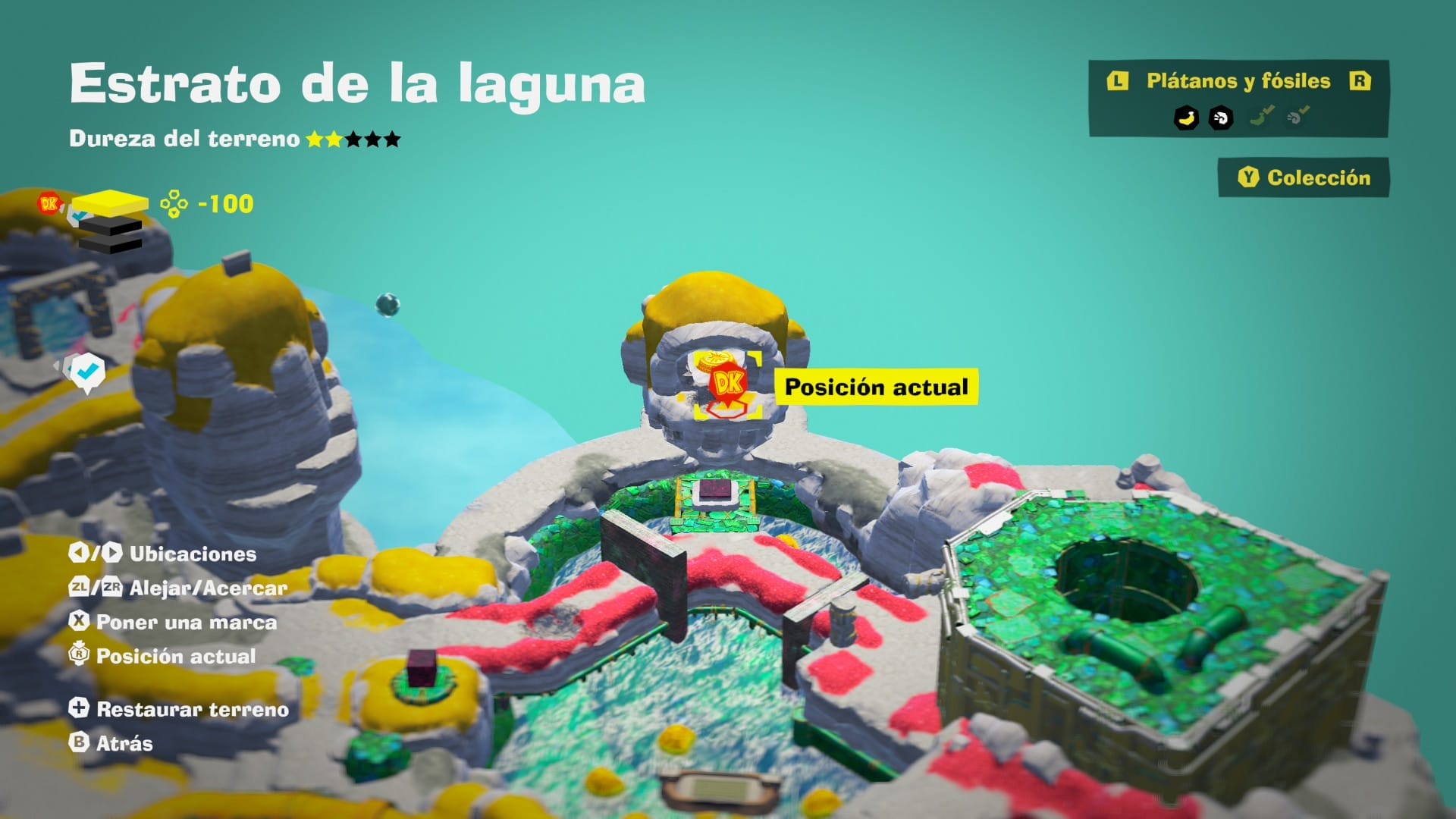The height and width of the screenshot is (819, 1456).
Task: Click the collected fossil checkmark icon
Action: click(1298, 115)
